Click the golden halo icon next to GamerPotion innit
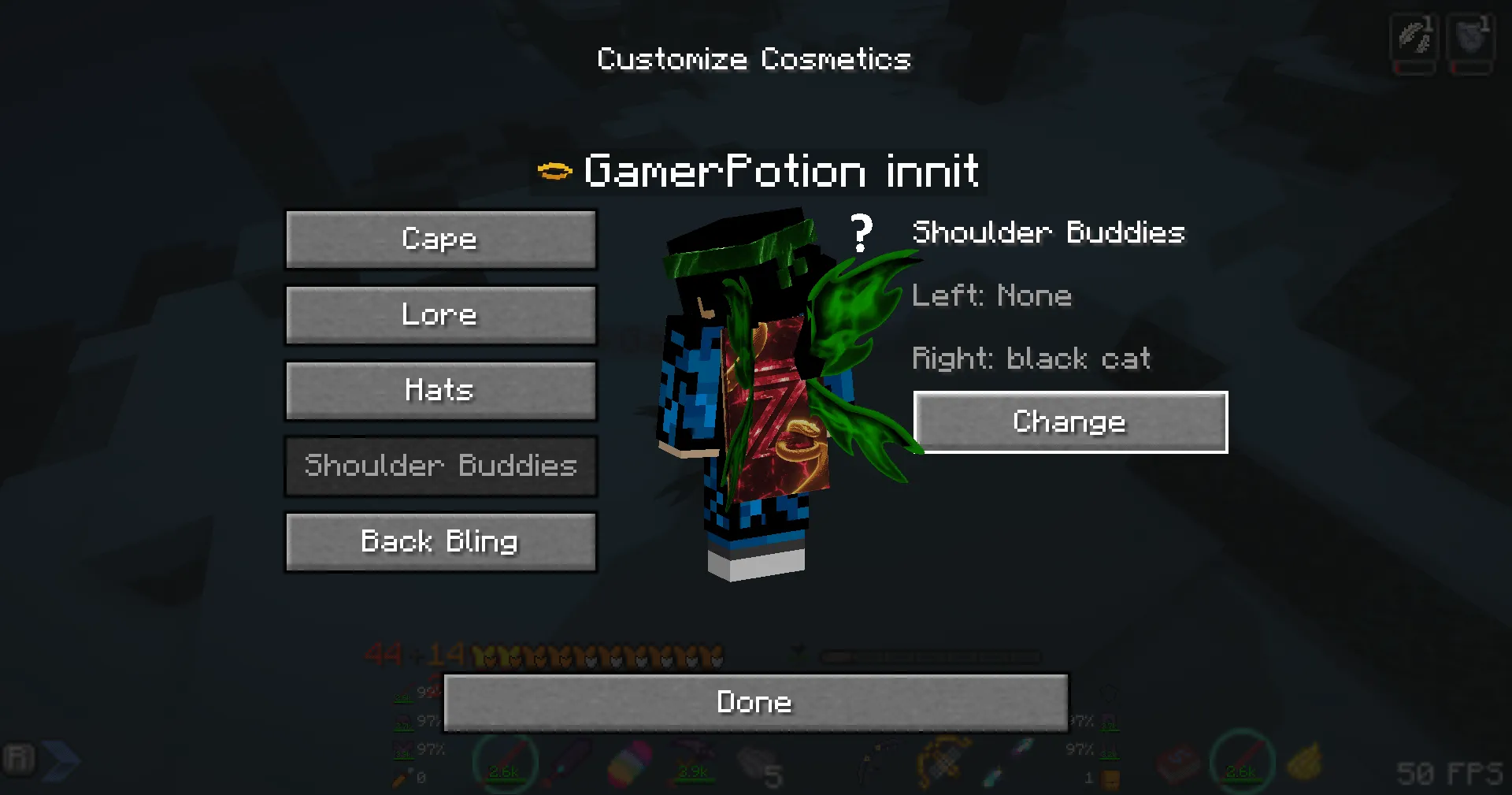The image size is (1512, 795). [x=555, y=169]
